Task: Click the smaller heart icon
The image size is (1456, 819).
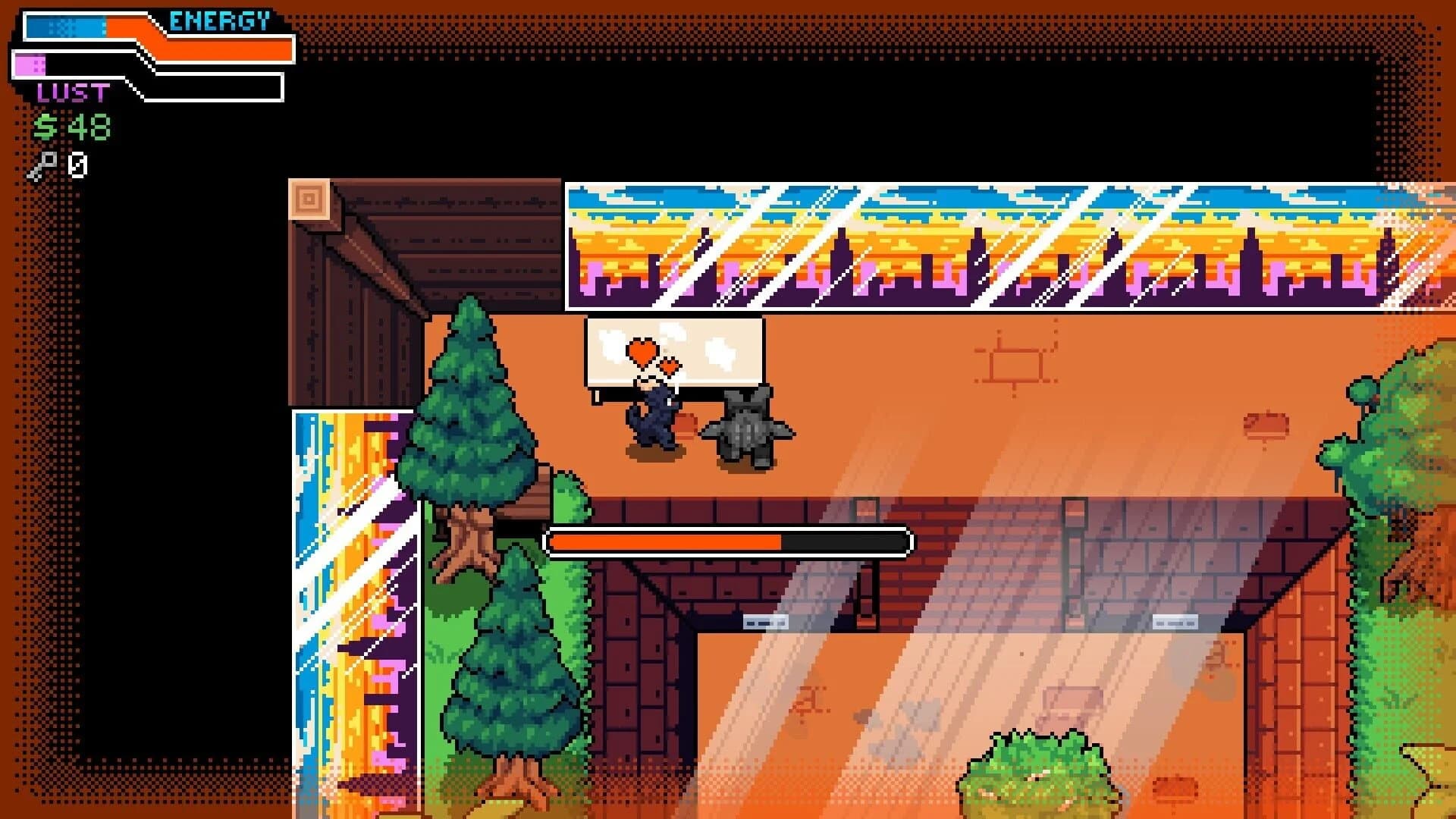Action: (670, 366)
